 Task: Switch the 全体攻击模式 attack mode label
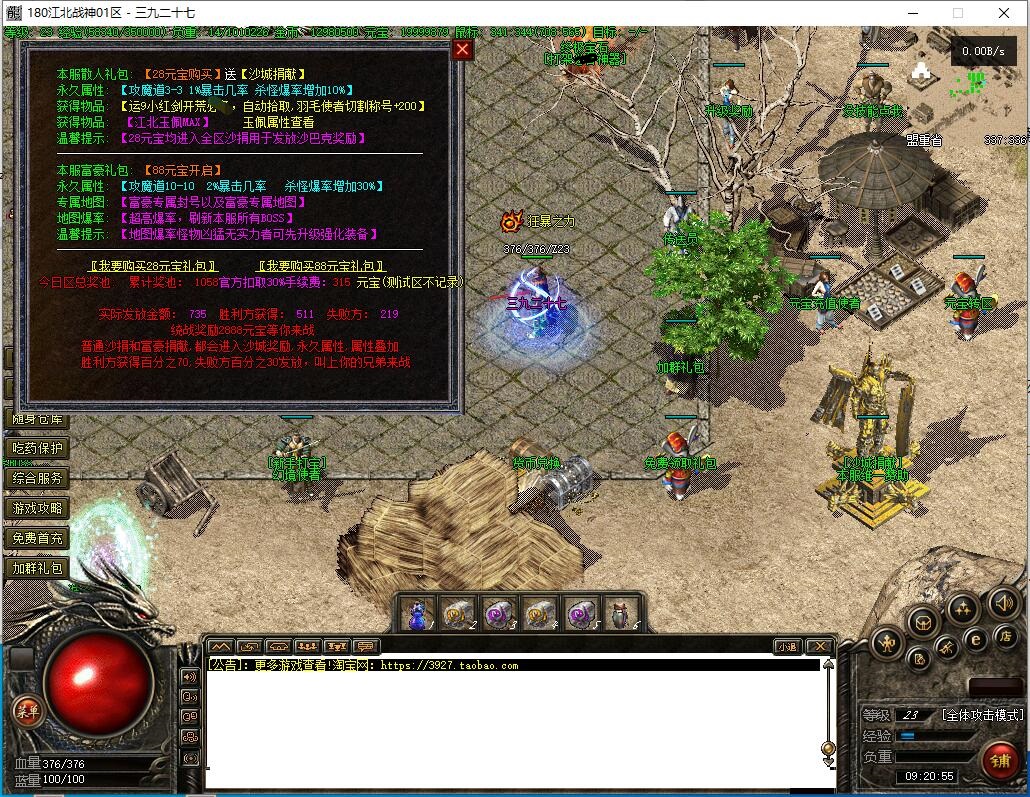click(982, 715)
